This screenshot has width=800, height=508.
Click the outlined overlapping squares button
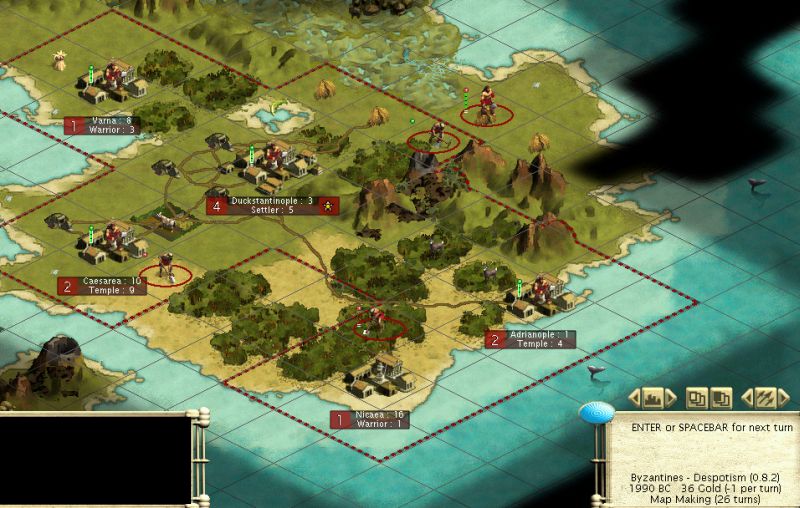pyautogui.click(x=699, y=397)
